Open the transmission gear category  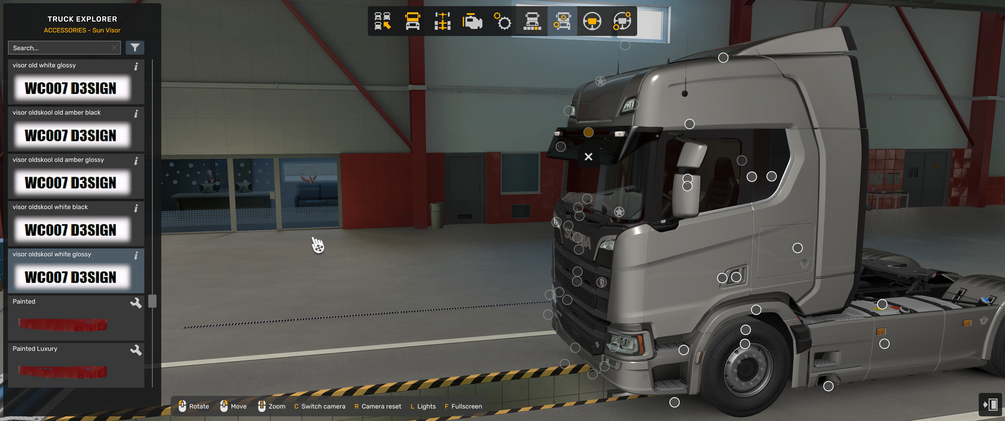(502, 21)
